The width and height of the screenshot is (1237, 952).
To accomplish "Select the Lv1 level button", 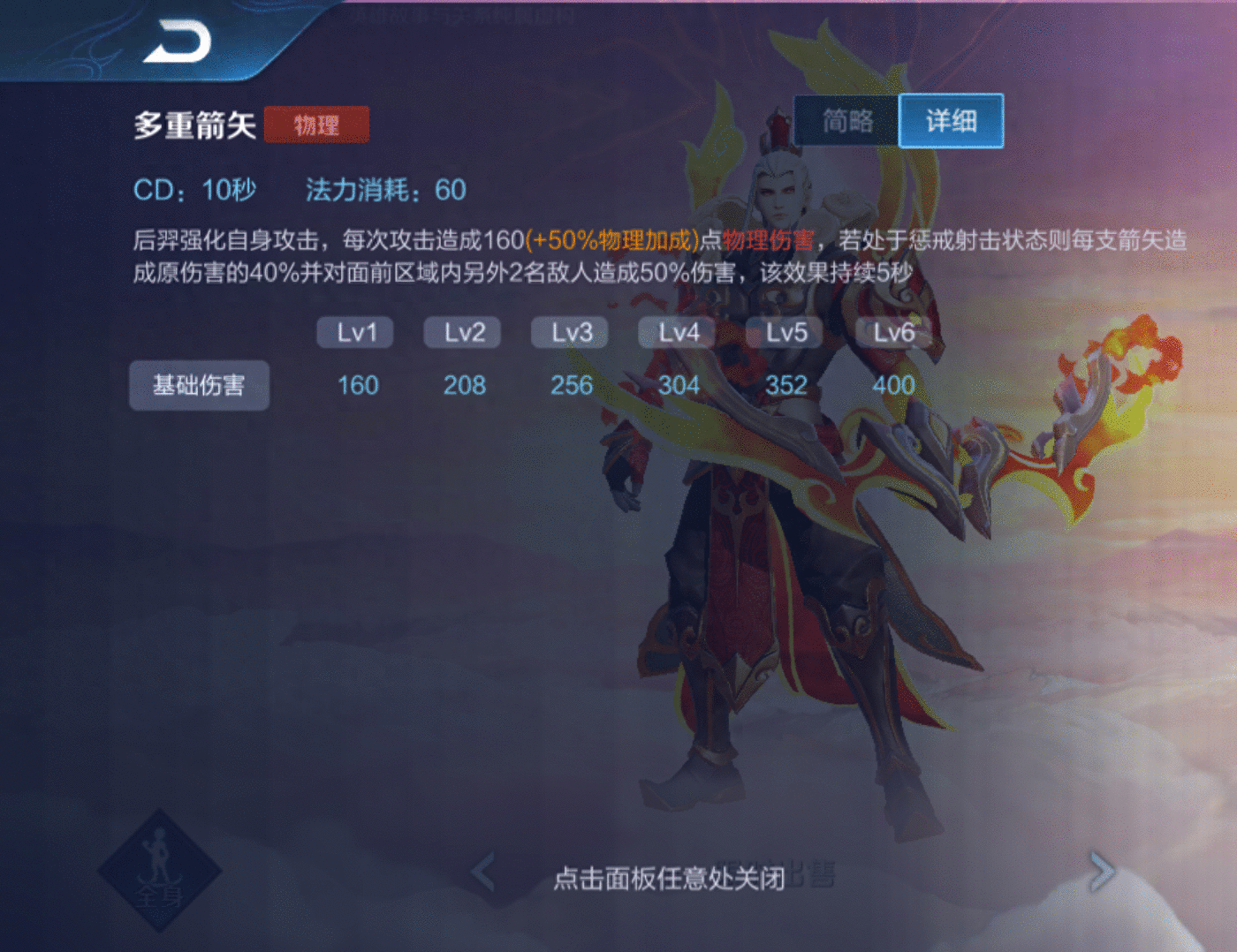I will [354, 333].
